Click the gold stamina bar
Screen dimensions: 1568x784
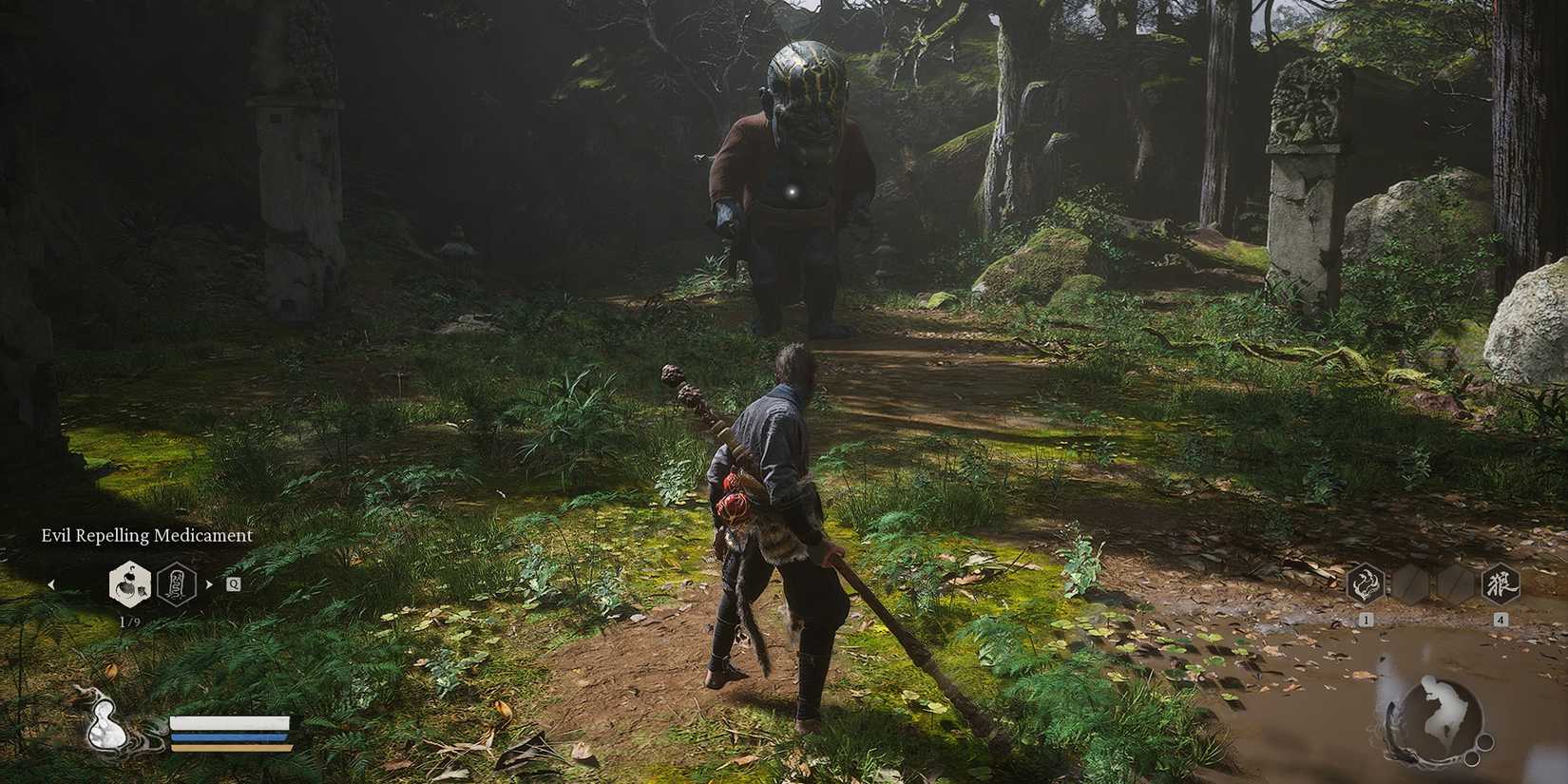[230, 747]
